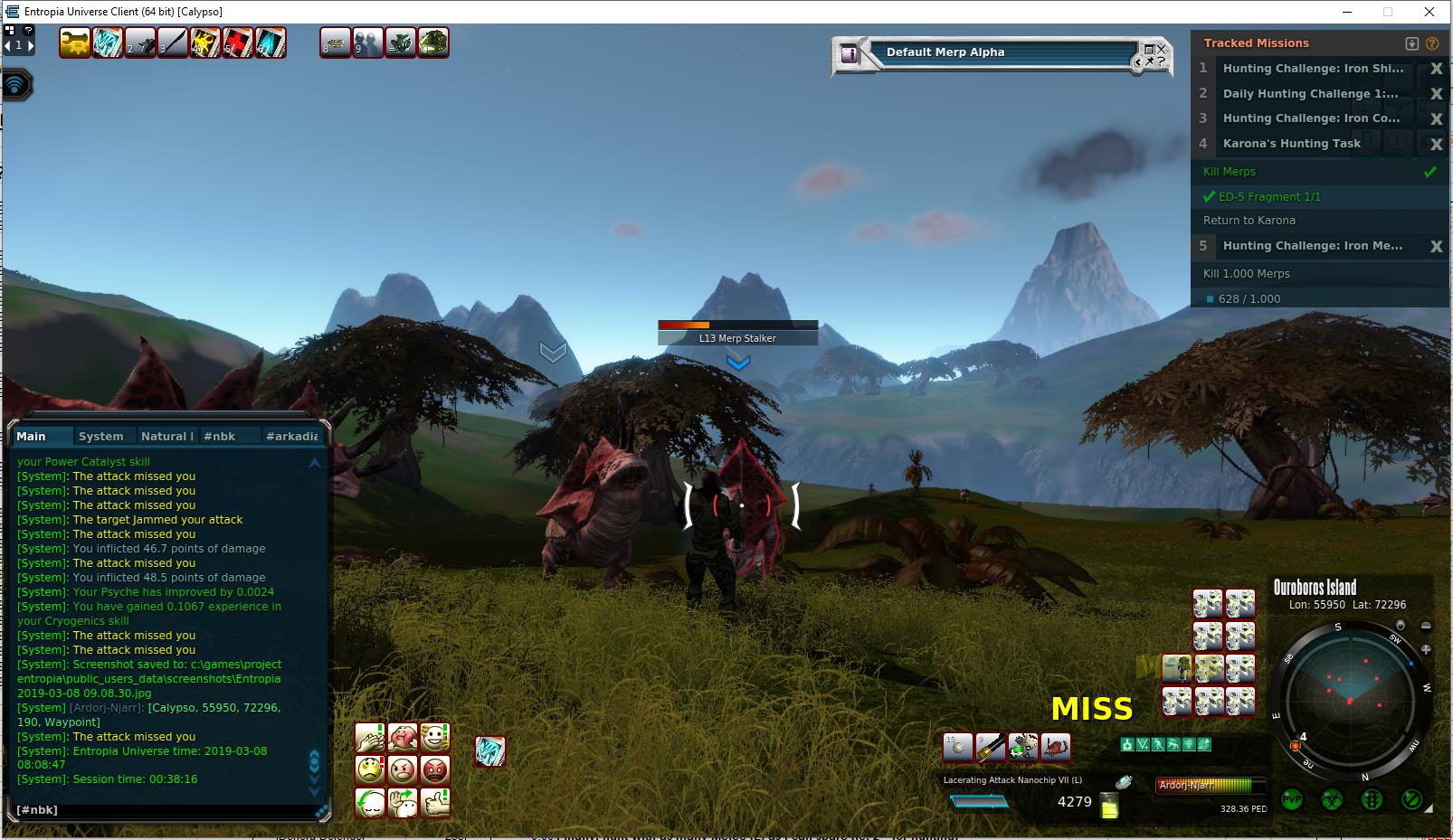Image resolution: width=1453 pixels, height=840 pixels.
Task: Zoom in the radar with plus button
Action: [x=1426, y=649]
